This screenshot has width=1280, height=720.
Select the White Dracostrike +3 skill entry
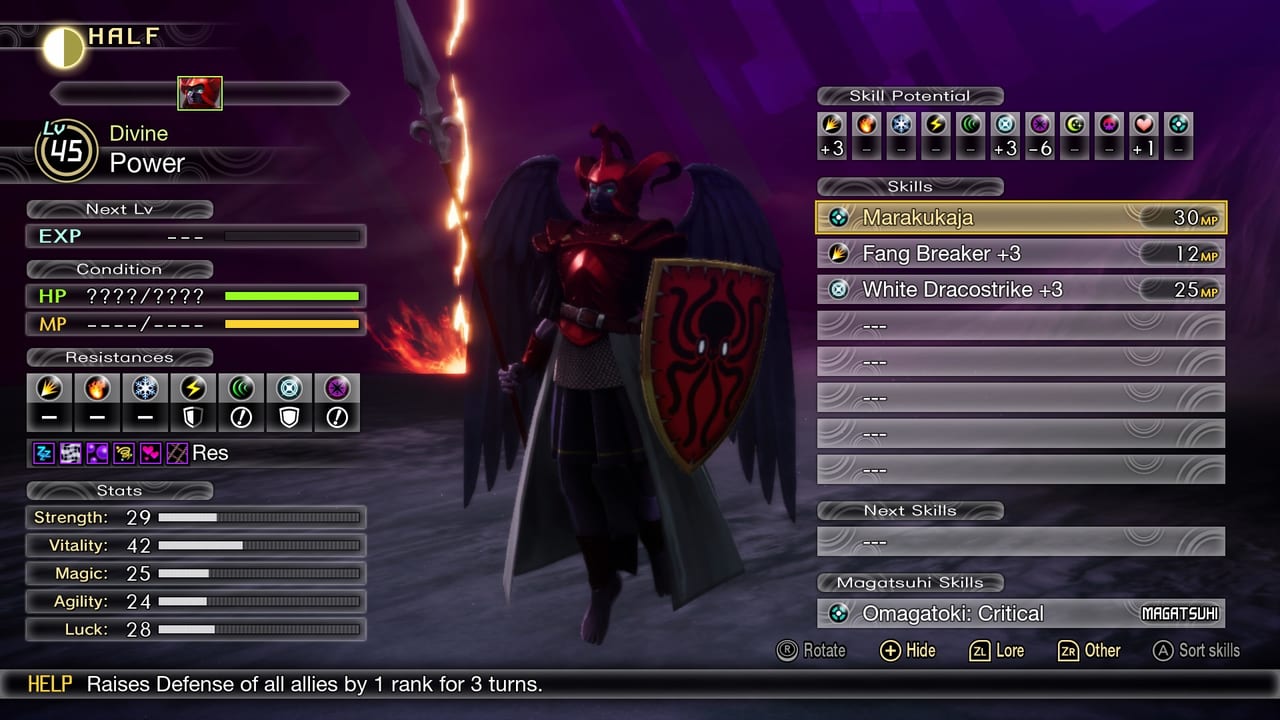coord(1020,289)
